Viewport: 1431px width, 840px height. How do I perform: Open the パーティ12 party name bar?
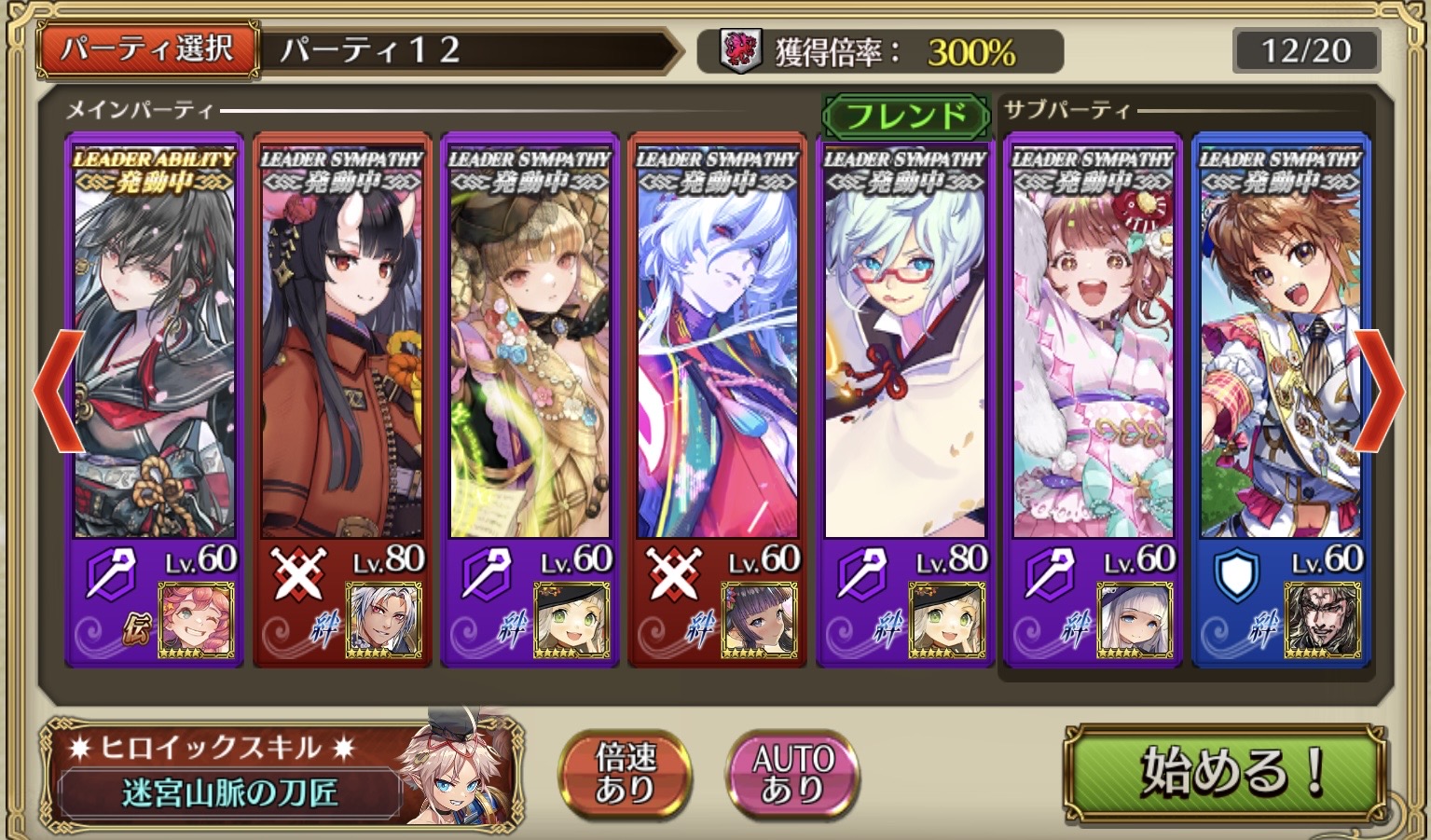tap(466, 50)
